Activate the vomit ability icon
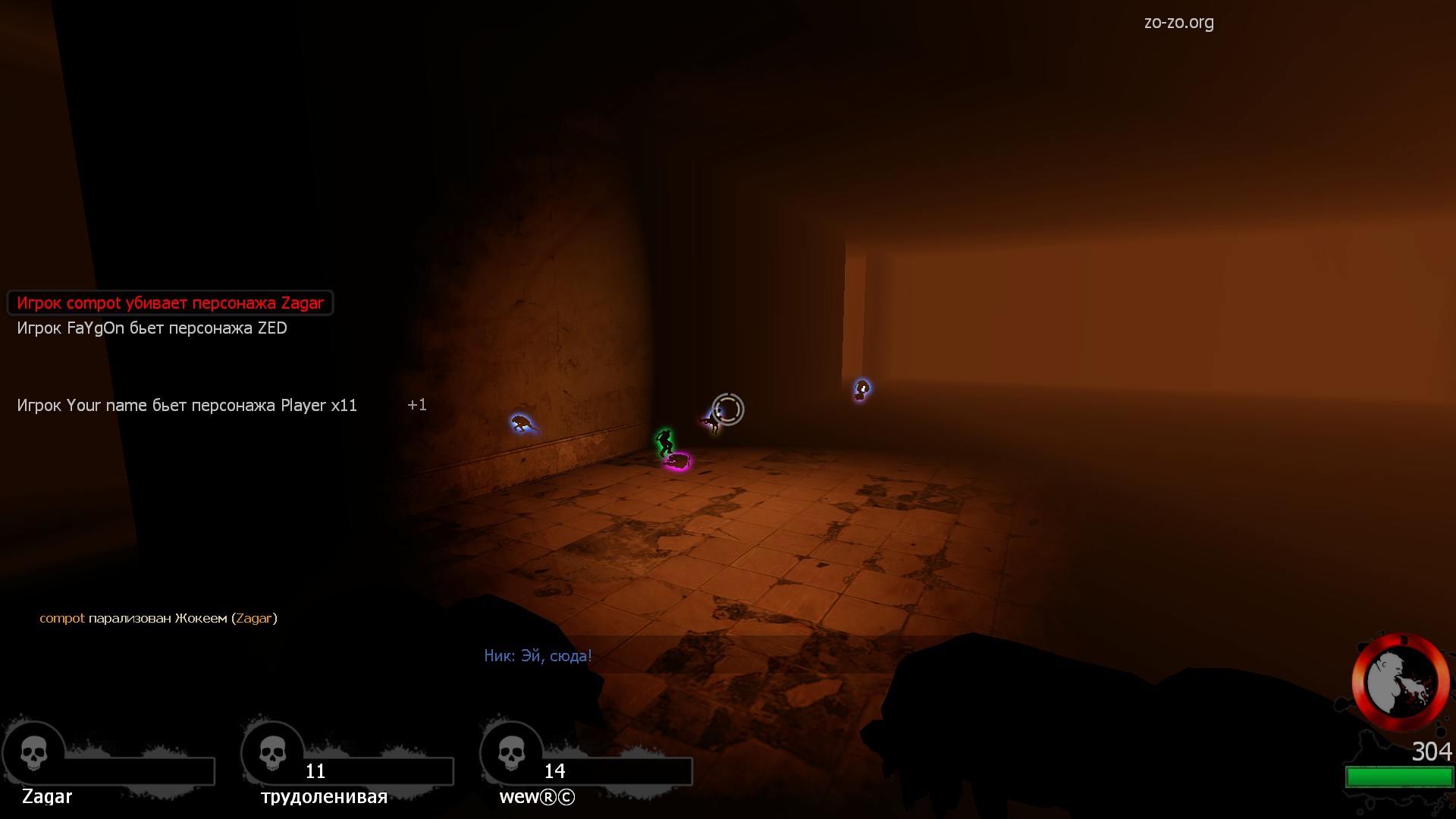This screenshot has height=819, width=1456. click(x=1400, y=682)
